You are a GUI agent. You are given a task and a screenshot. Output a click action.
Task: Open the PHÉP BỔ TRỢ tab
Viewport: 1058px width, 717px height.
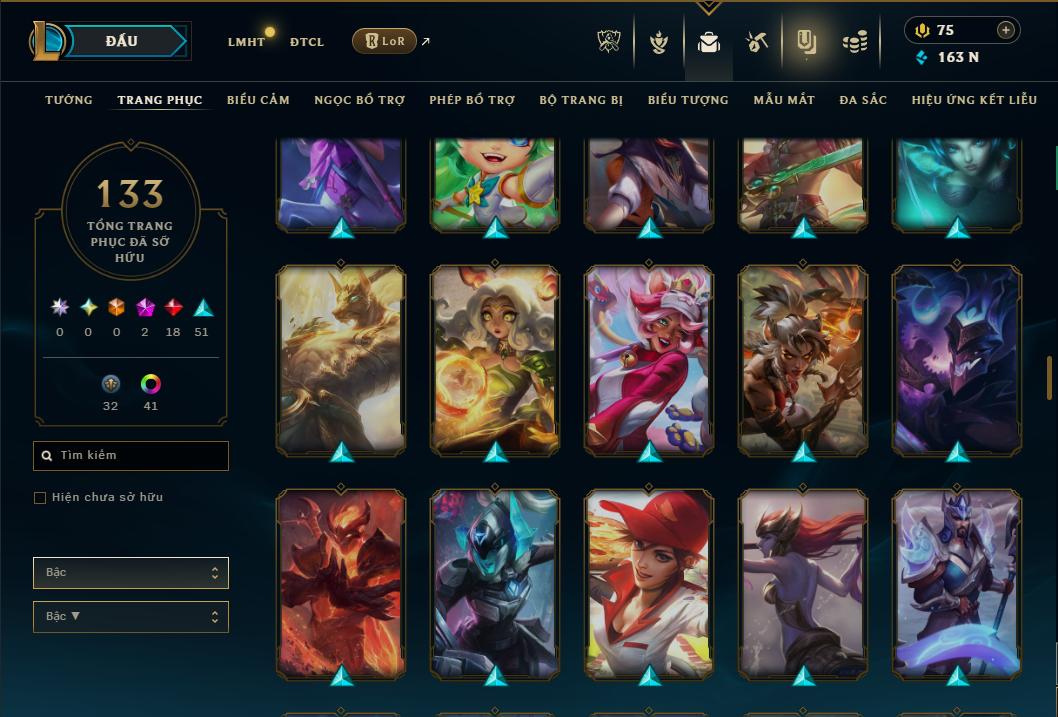click(472, 100)
